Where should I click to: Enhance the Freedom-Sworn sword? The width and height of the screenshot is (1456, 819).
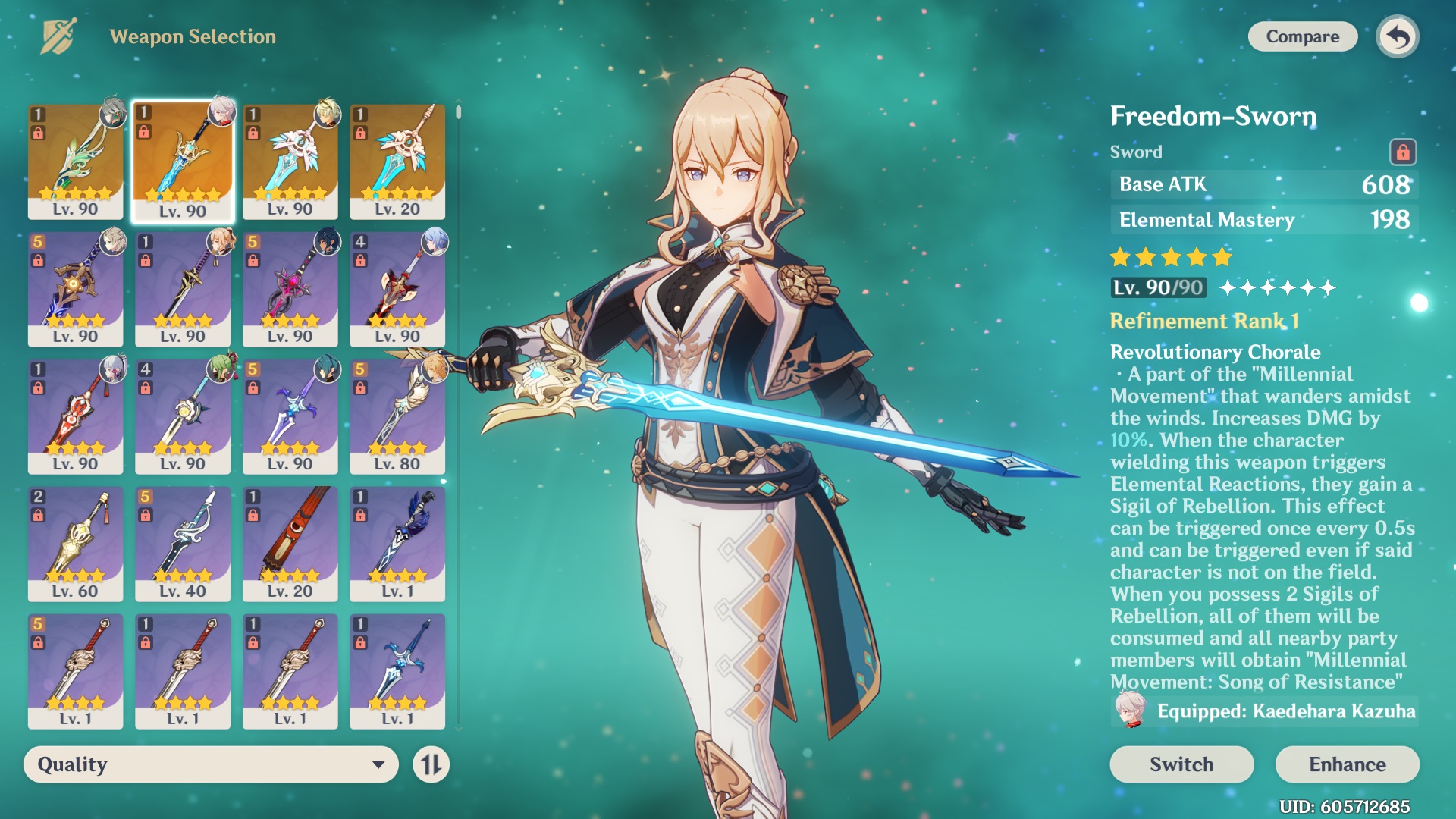pyautogui.click(x=1347, y=764)
